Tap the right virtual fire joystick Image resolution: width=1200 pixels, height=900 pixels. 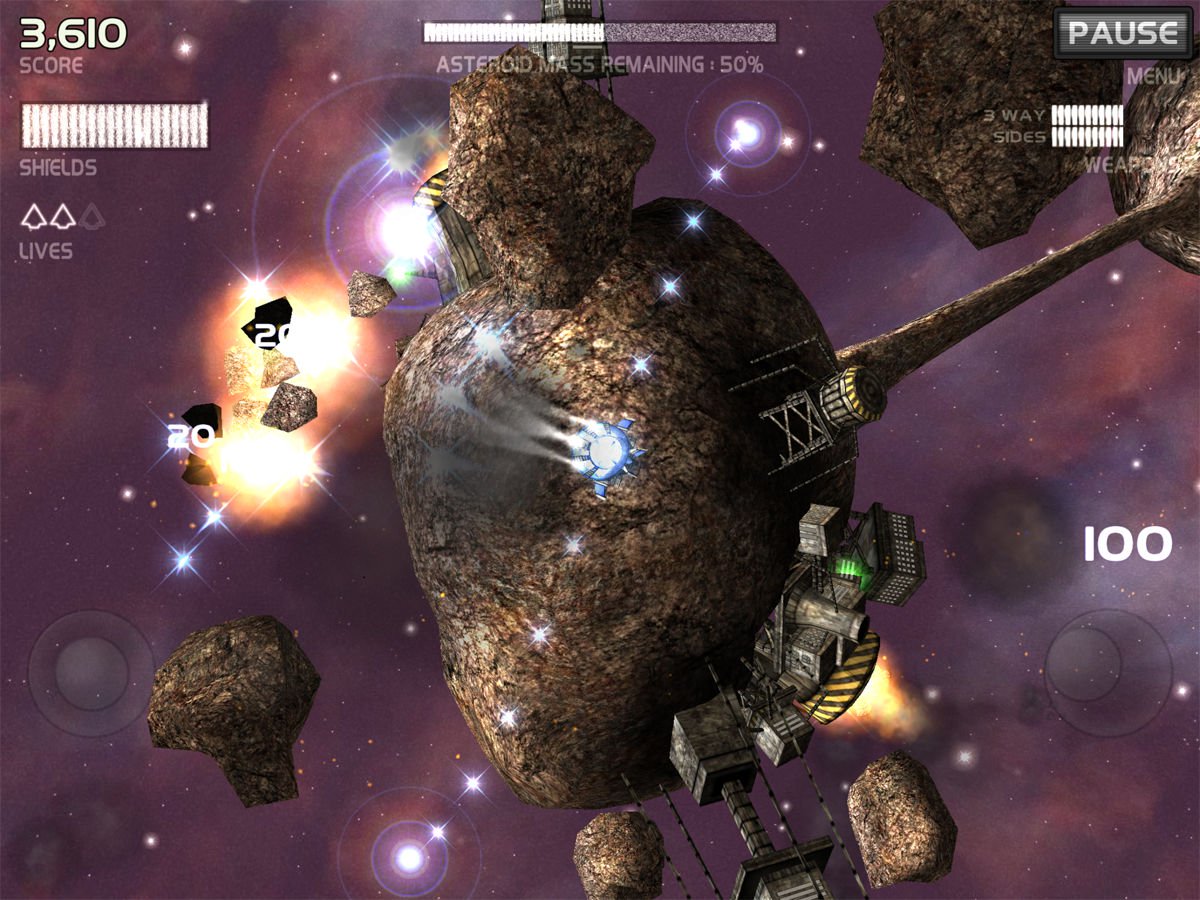[x=1107, y=672]
